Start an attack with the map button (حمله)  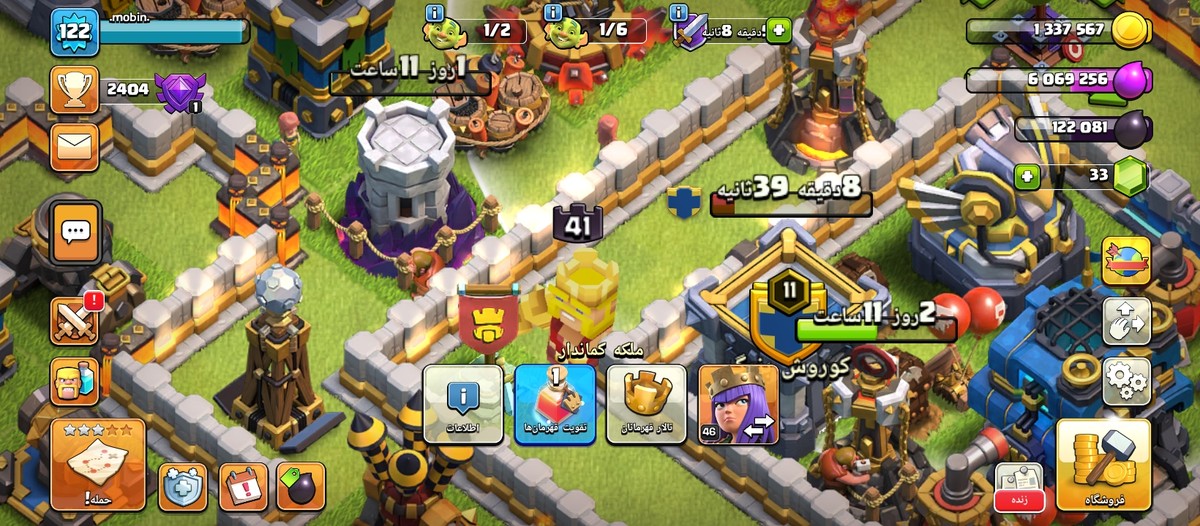[98, 465]
